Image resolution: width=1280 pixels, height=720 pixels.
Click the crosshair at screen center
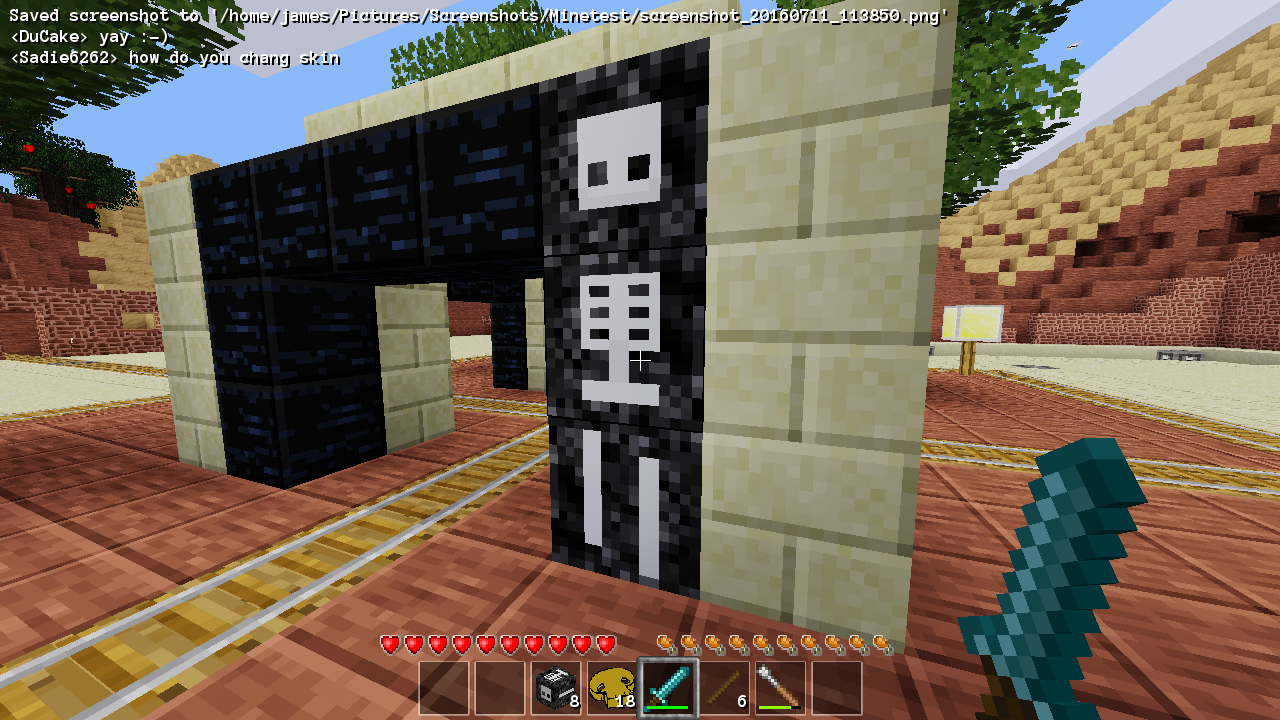pyautogui.click(x=640, y=360)
